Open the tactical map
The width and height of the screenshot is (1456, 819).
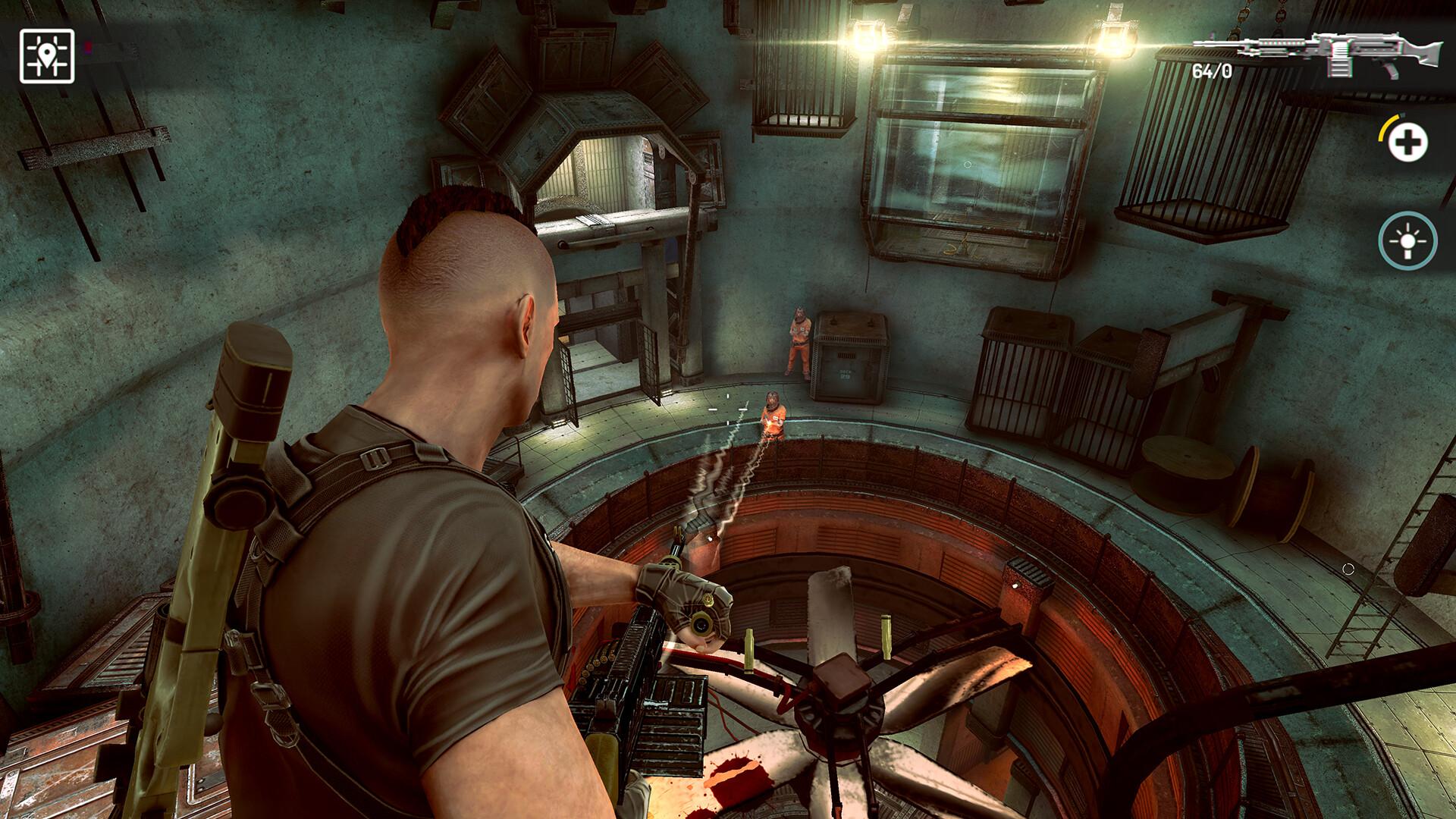click(x=48, y=55)
